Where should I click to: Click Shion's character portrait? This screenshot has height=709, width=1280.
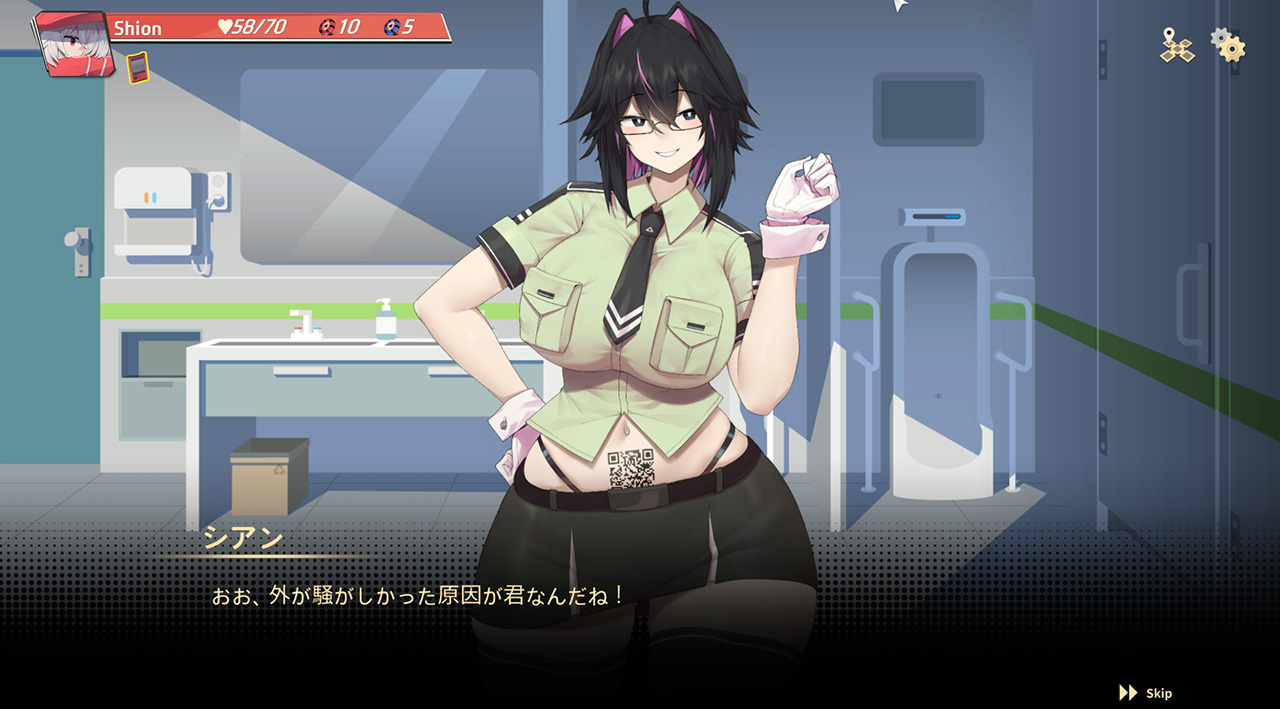[72, 44]
